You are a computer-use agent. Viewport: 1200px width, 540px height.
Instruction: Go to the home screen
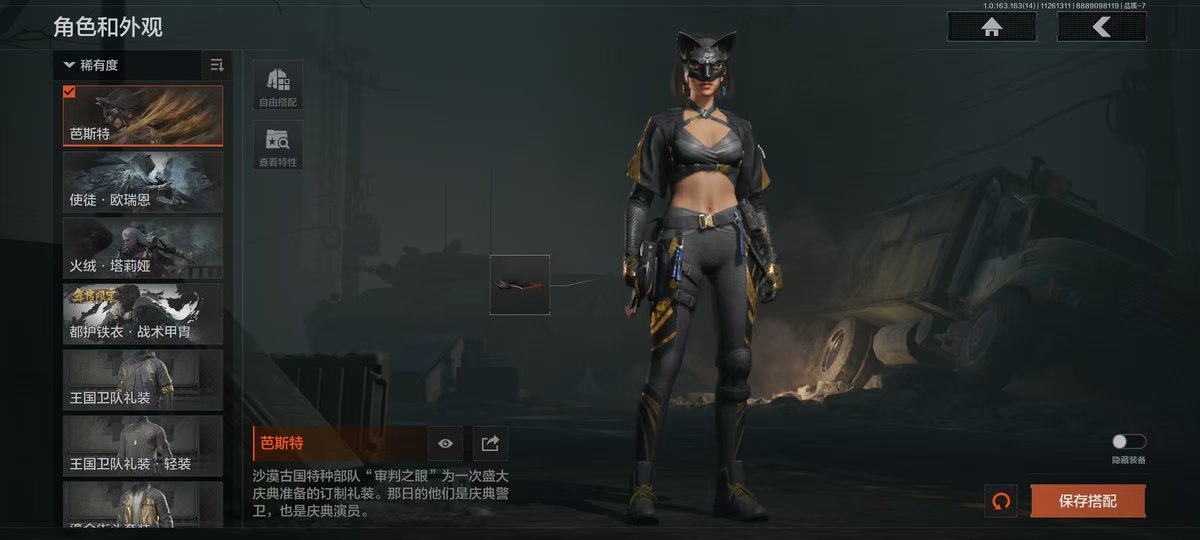pos(992,28)
